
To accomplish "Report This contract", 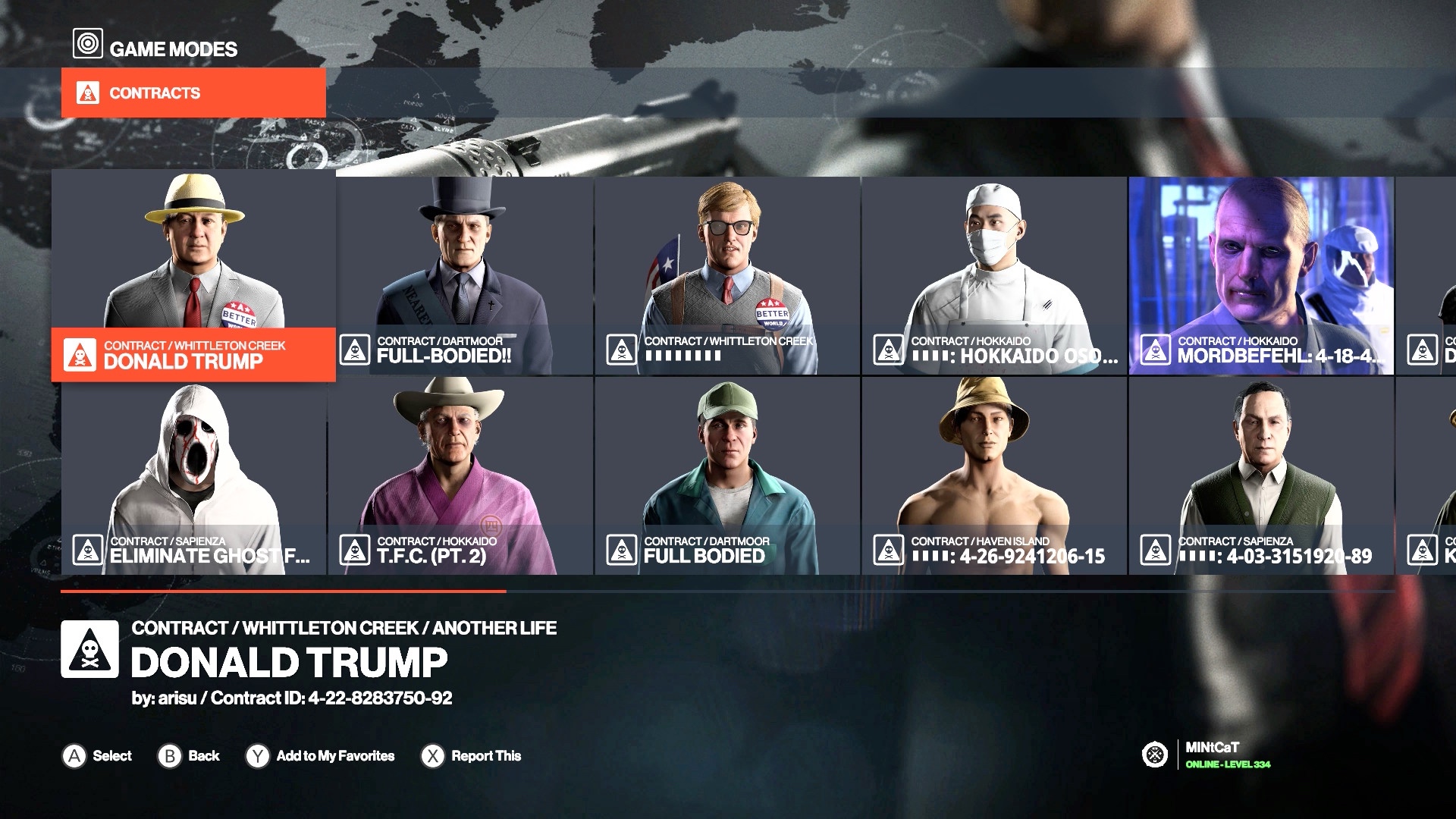I will tap(472, 756).
